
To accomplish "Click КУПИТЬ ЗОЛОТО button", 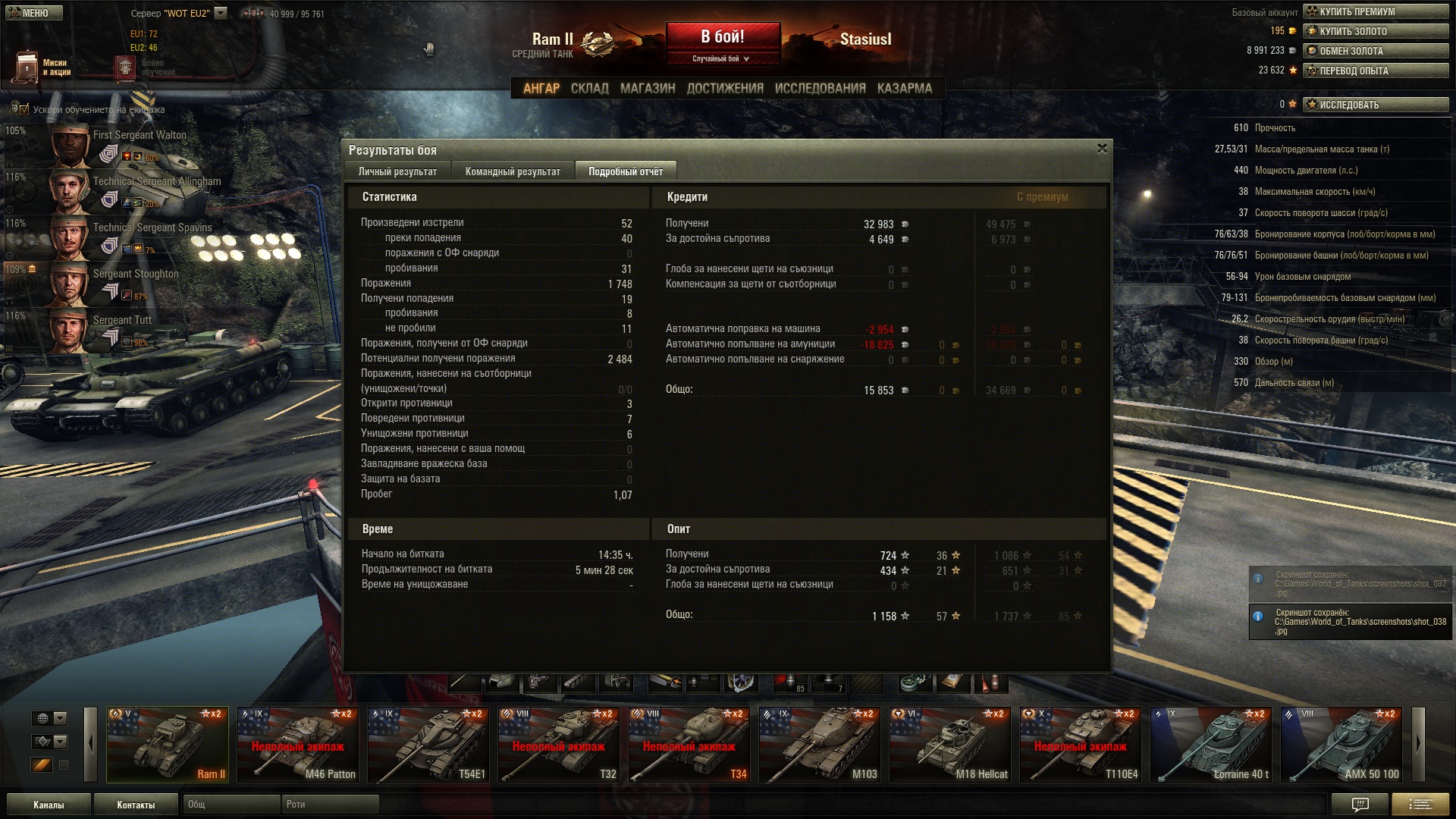I will 1375,31.
